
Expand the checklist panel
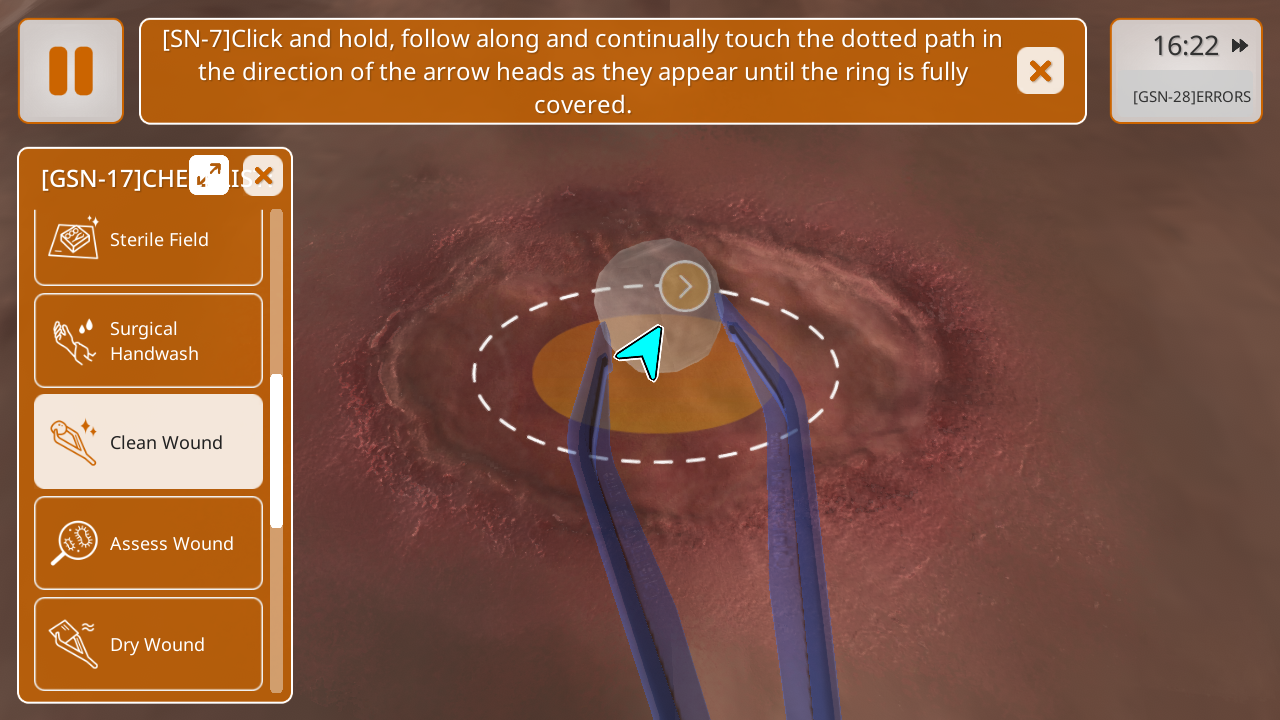click(x=209, y=175)
